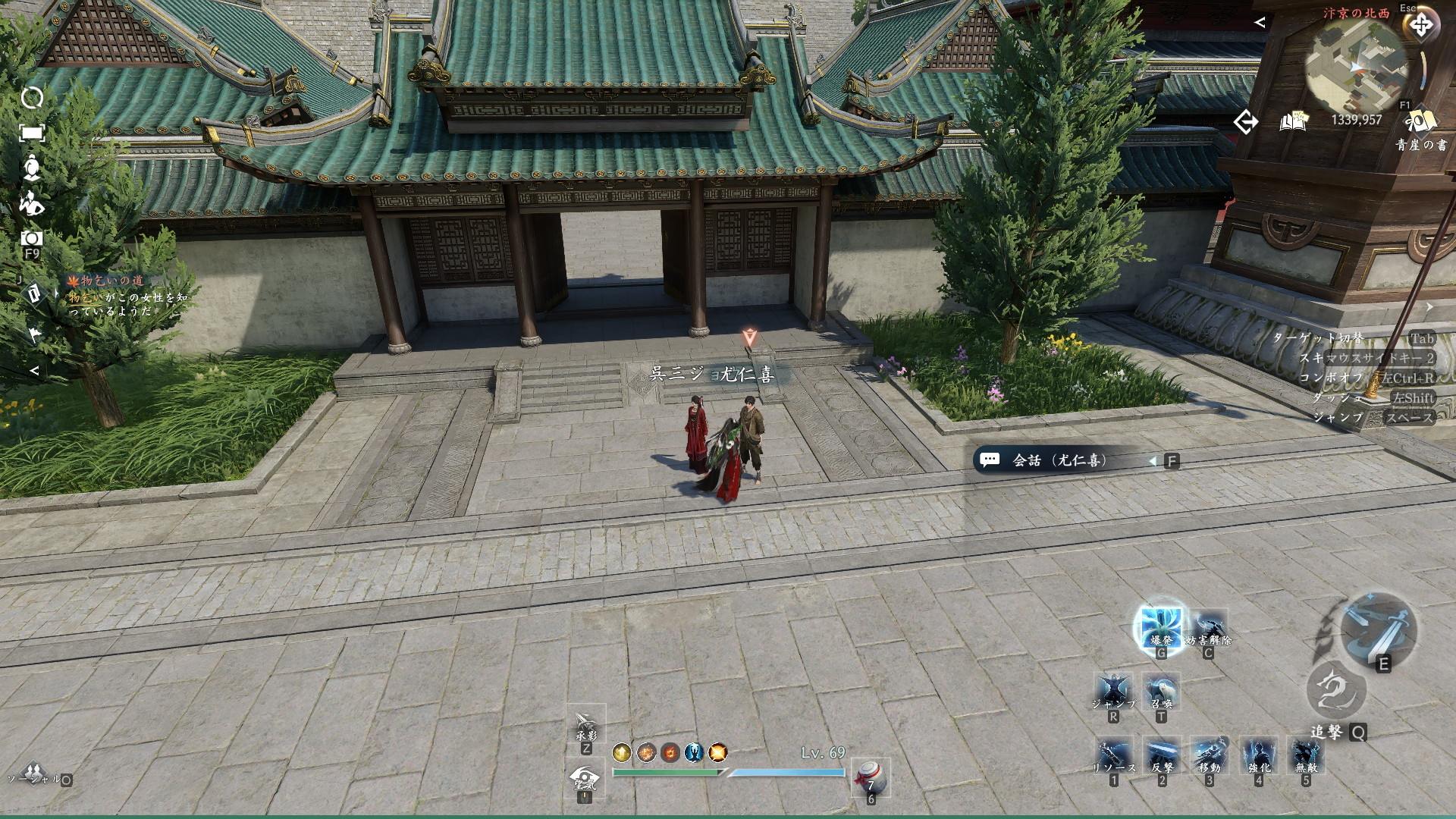
Task: Click the 追撃 pursuit attack button
Action: coord(1336,692)
